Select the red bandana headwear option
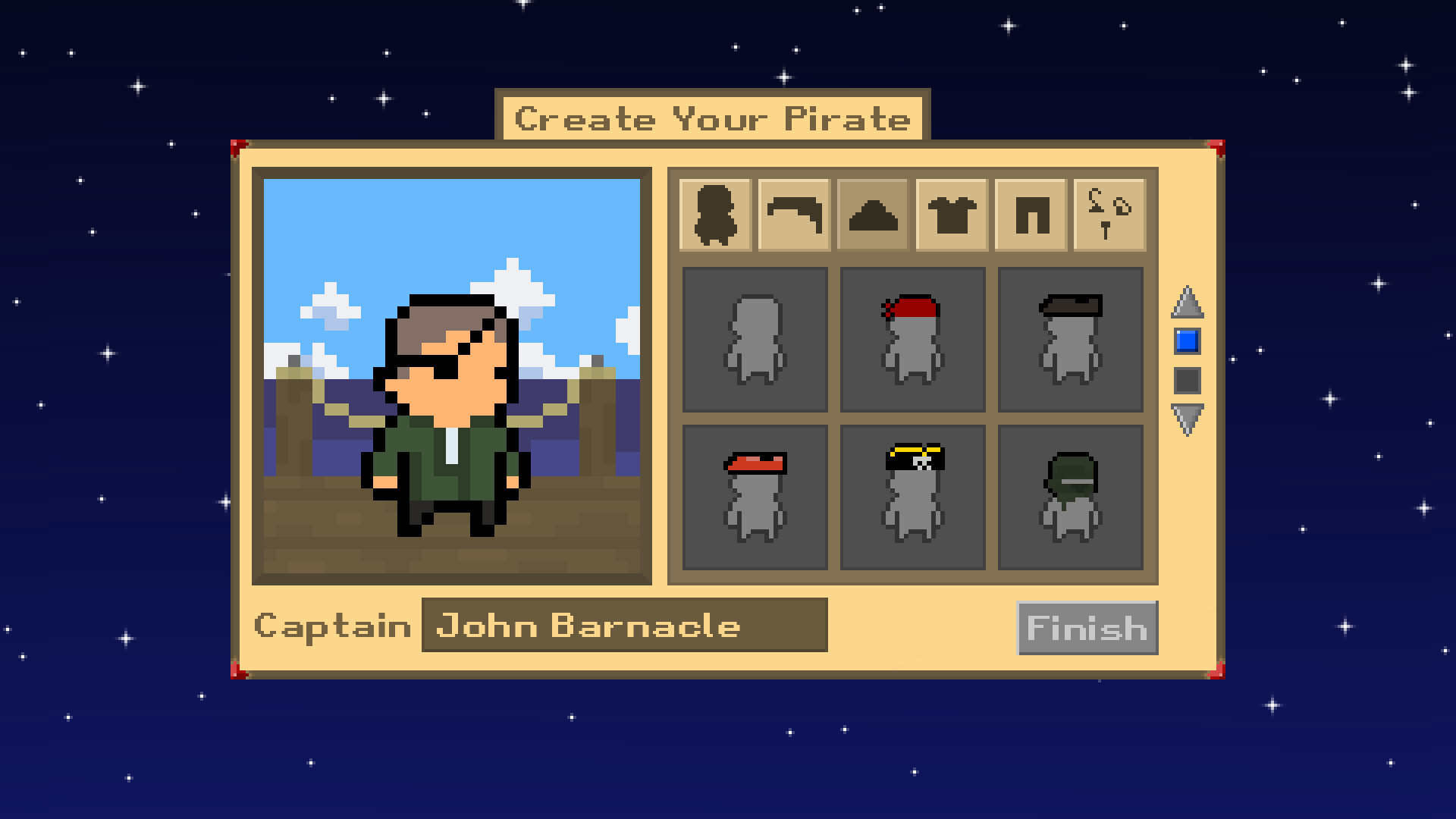Image resolution: width=1456 pixels, height=819 pixels. point(912,339)
